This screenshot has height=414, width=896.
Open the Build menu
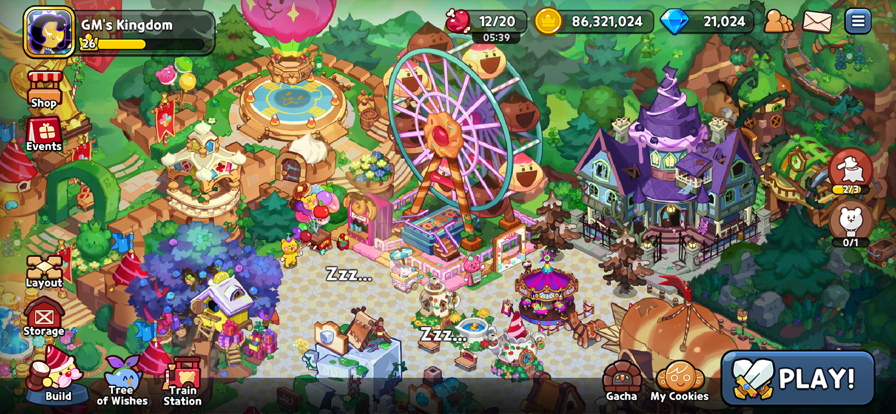[x=55, y=378]
